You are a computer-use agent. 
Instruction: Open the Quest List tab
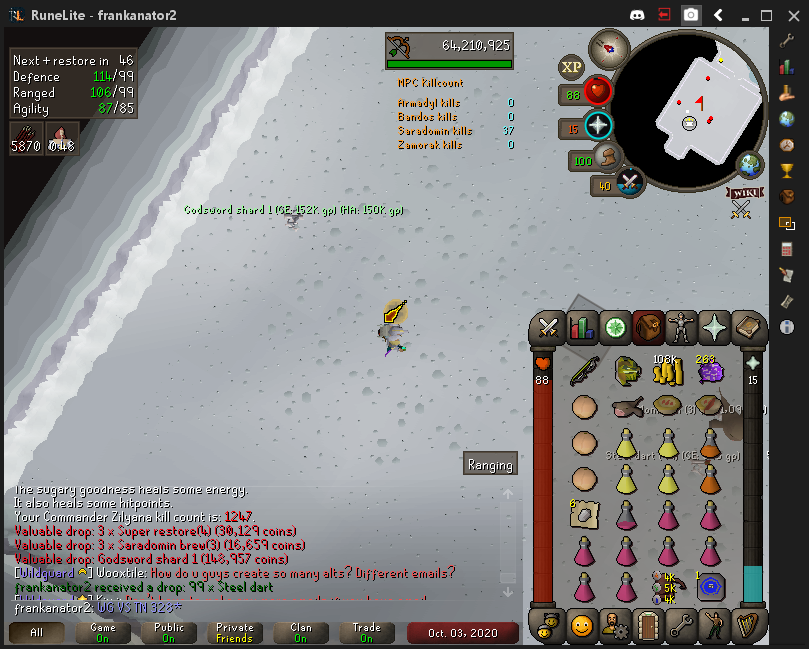click(614, 327)
